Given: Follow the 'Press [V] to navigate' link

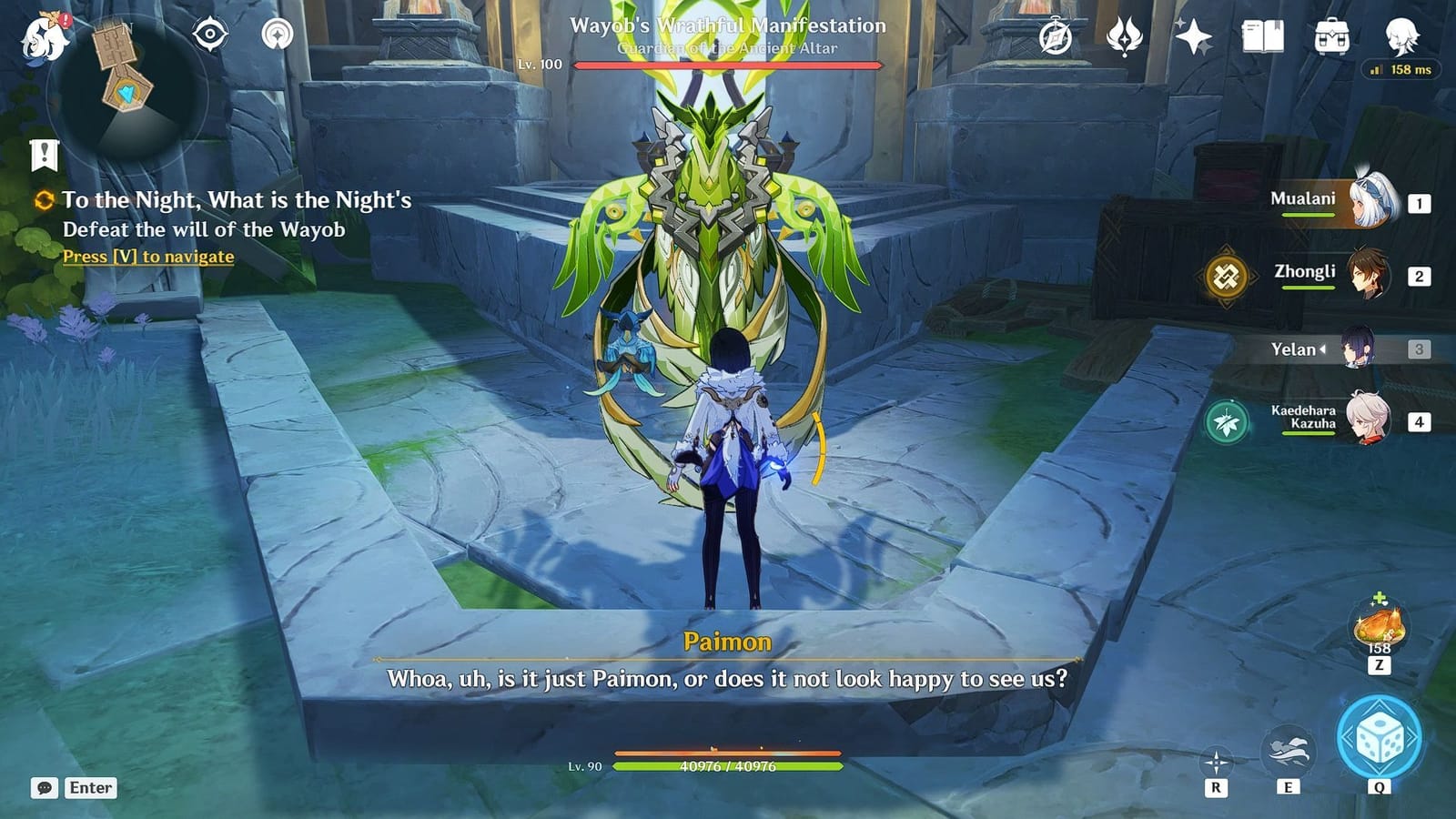Looking at the screenshot, I should (147, 257).
